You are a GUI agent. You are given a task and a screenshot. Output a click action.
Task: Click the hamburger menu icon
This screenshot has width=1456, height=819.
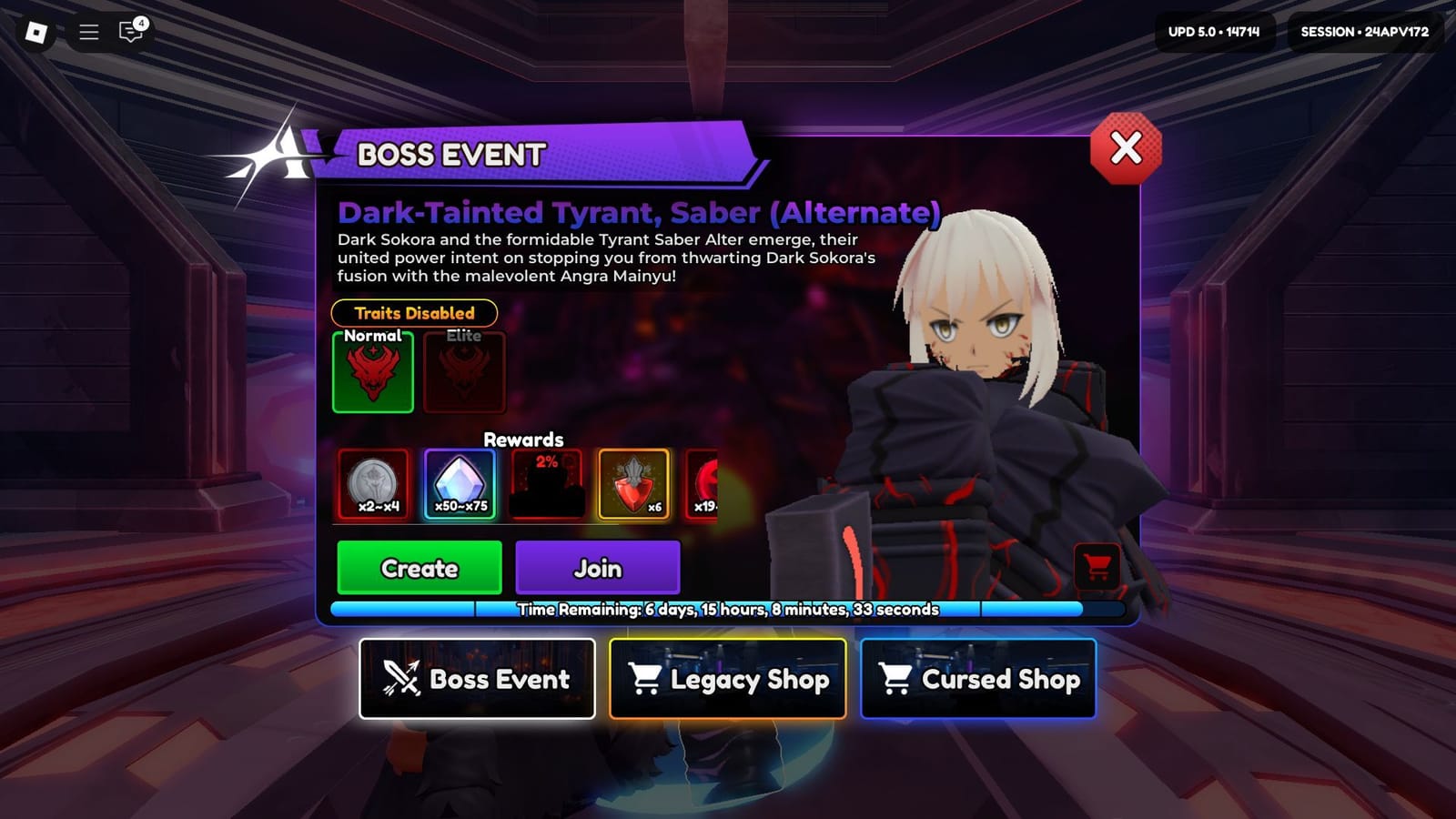87,31
